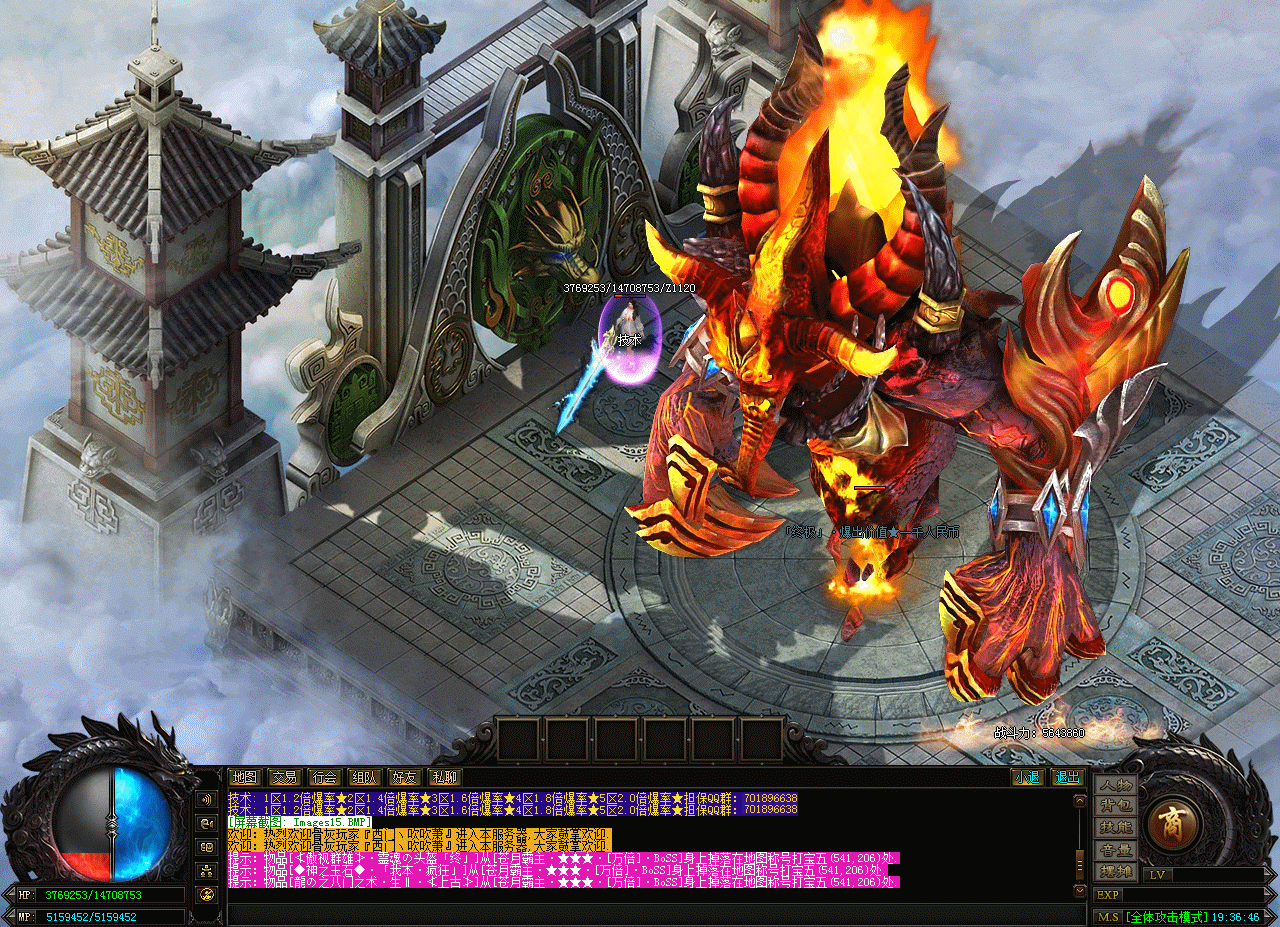
Task: Open the 技能 skills panel
Action: [1115, 828]
